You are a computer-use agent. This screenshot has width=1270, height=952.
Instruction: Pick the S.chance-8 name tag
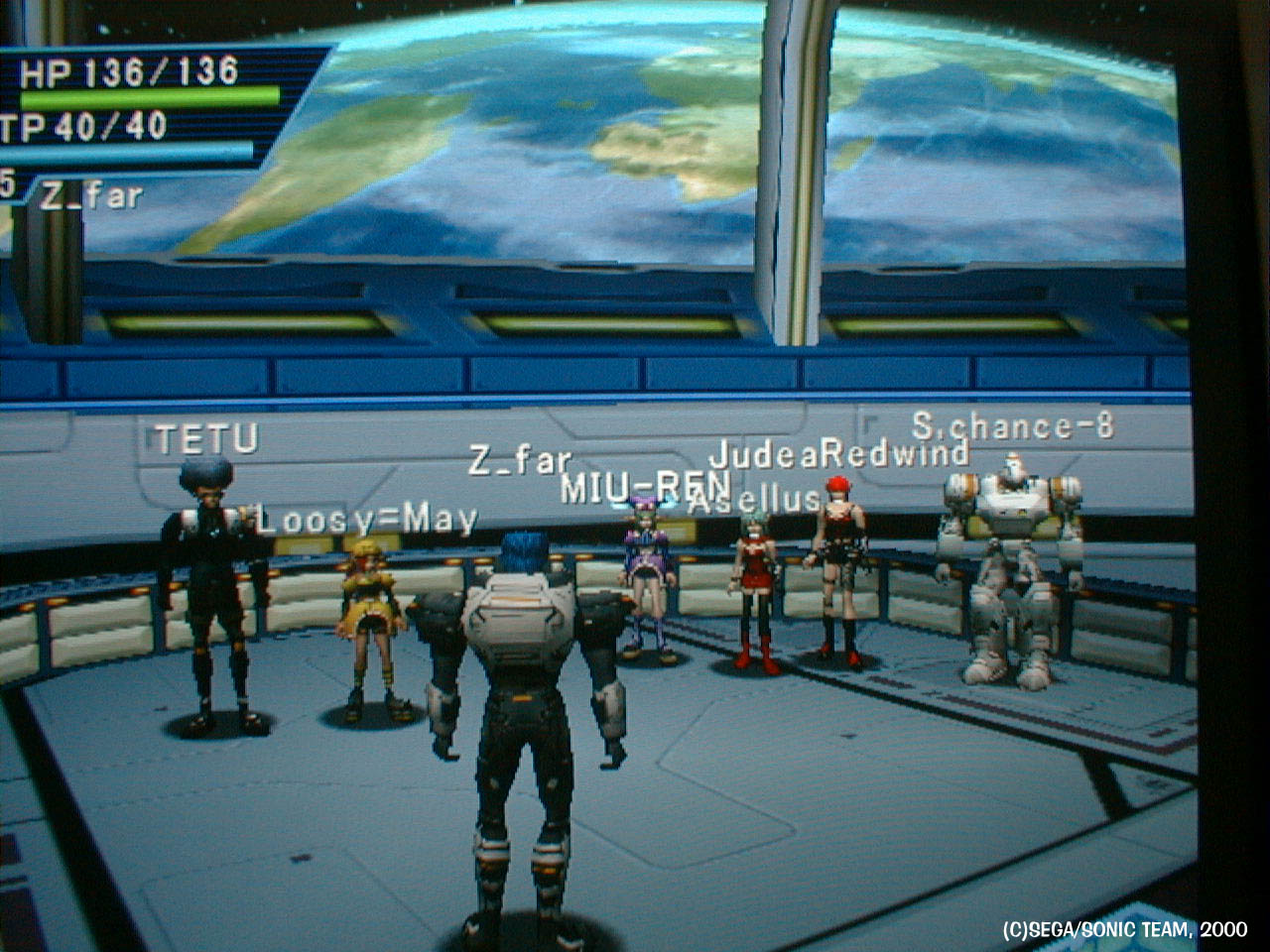pyautogui.click(x=1012, y=426)
